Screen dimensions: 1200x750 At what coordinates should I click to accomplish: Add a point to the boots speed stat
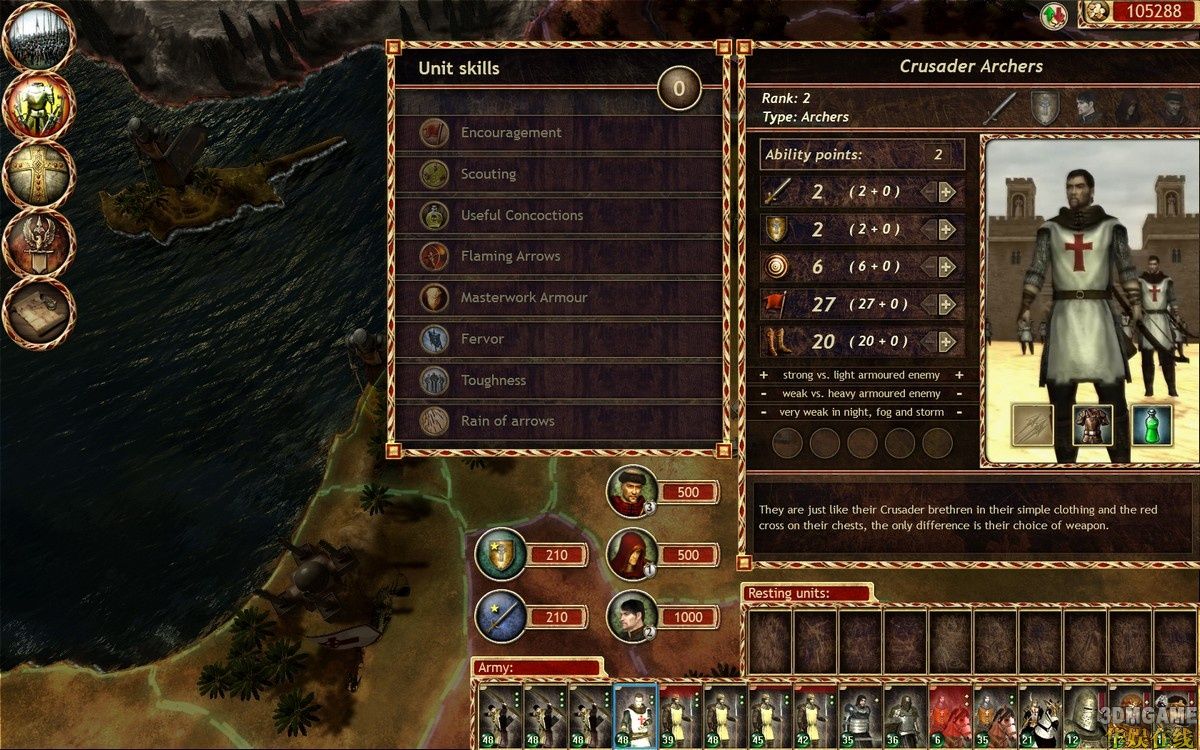pyautogui.click(x=946, y=341)
